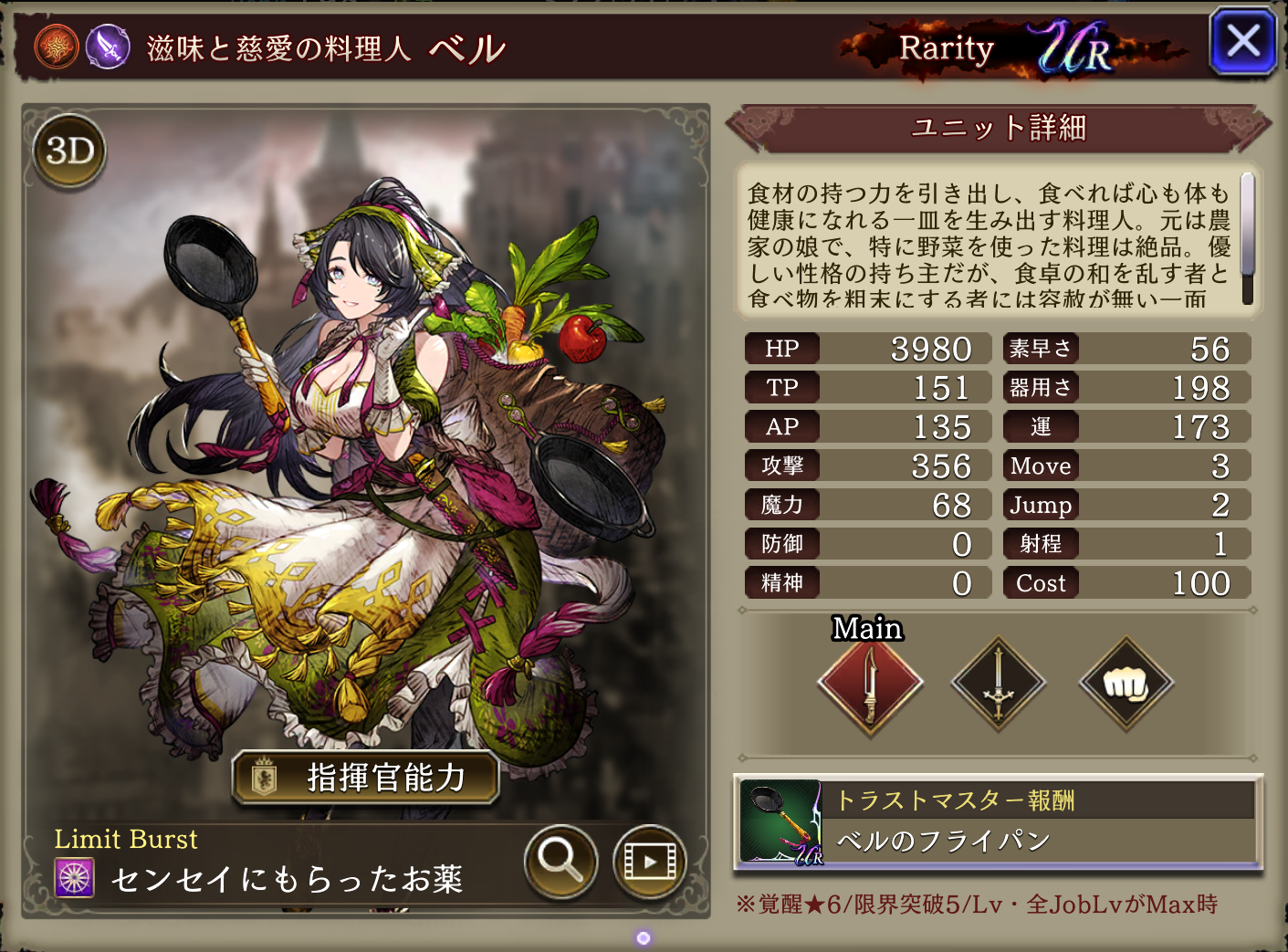Image resolution: width=1288 pixels, height=952 pixels.
Task: Inspect Limit Burst with the magnifier button
Action: point(560,861)
